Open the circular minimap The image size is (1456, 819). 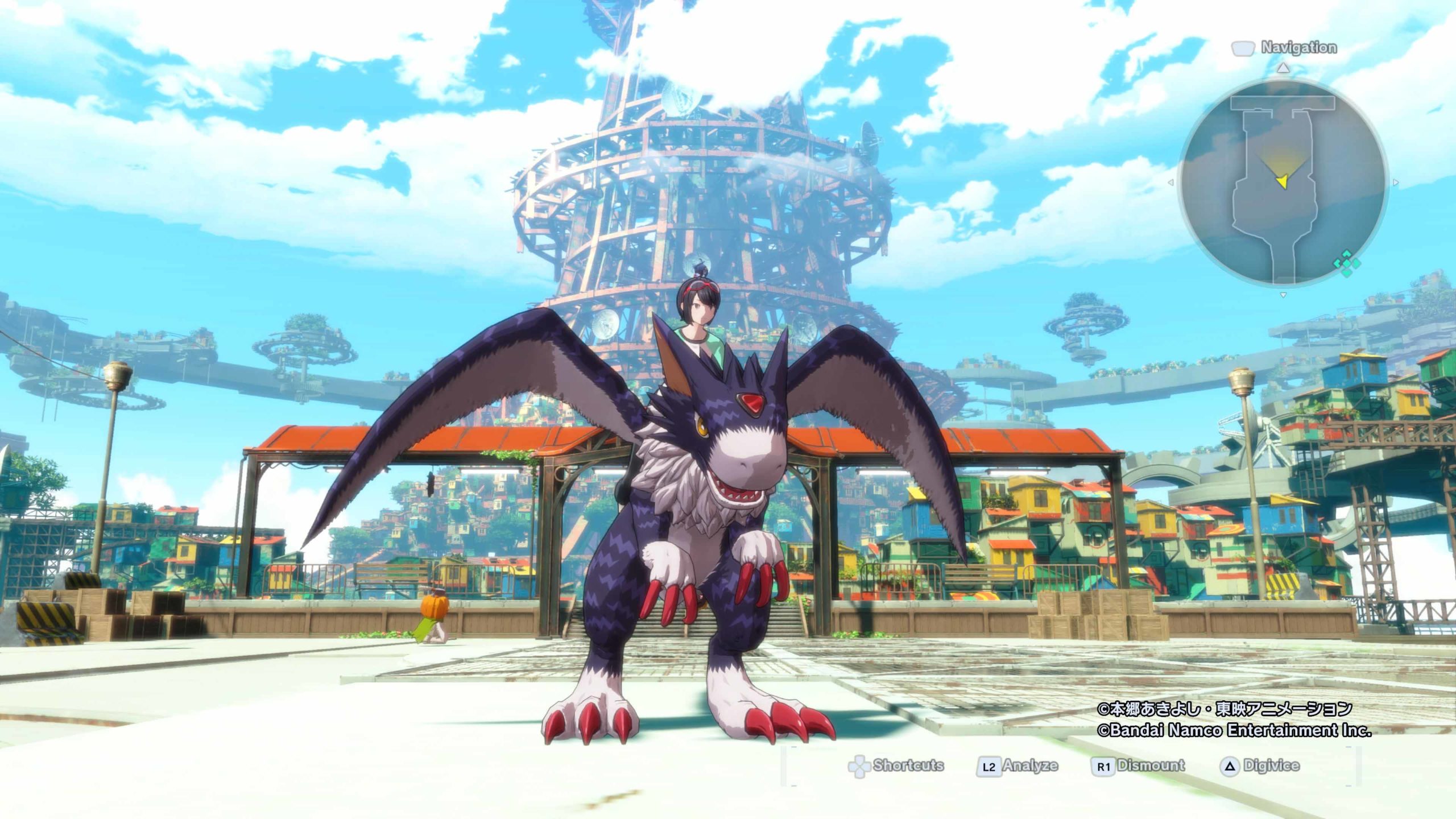tap(1283, 182)
